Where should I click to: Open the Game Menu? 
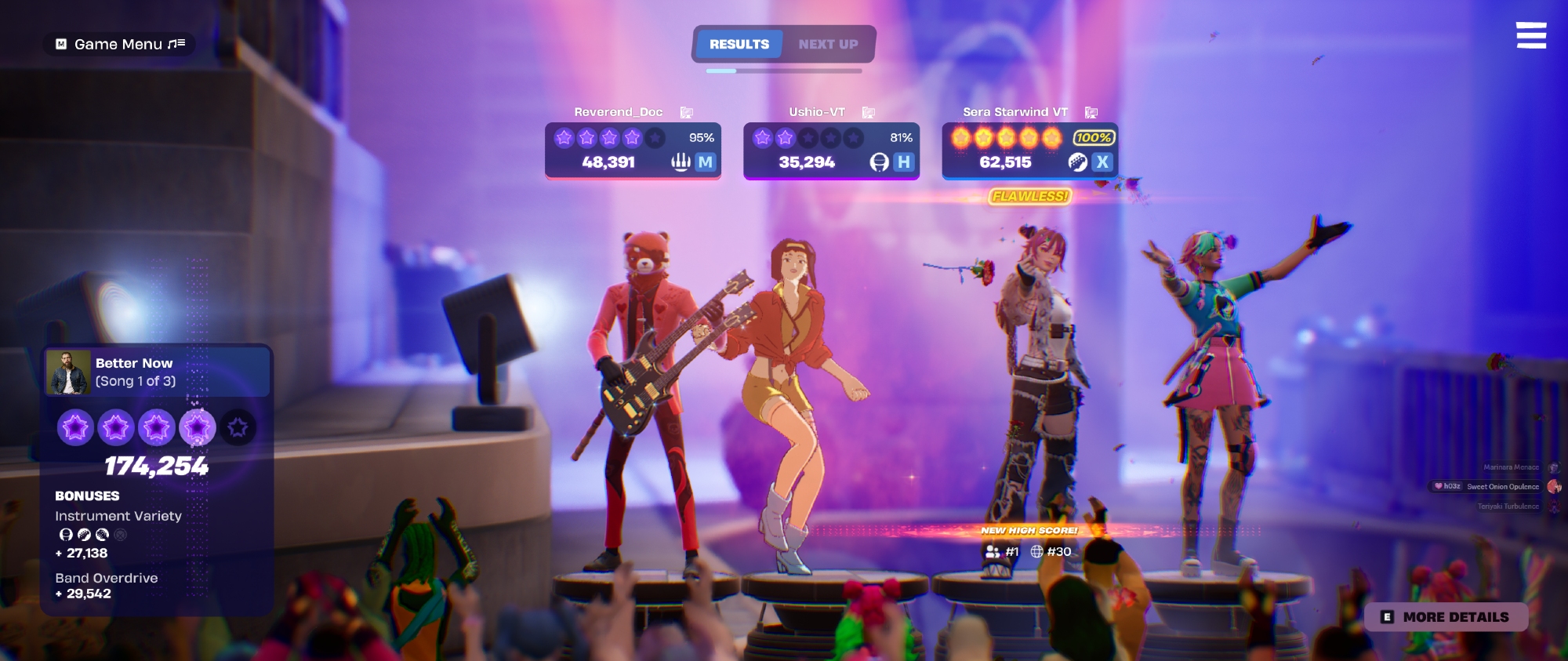(119, 44)
